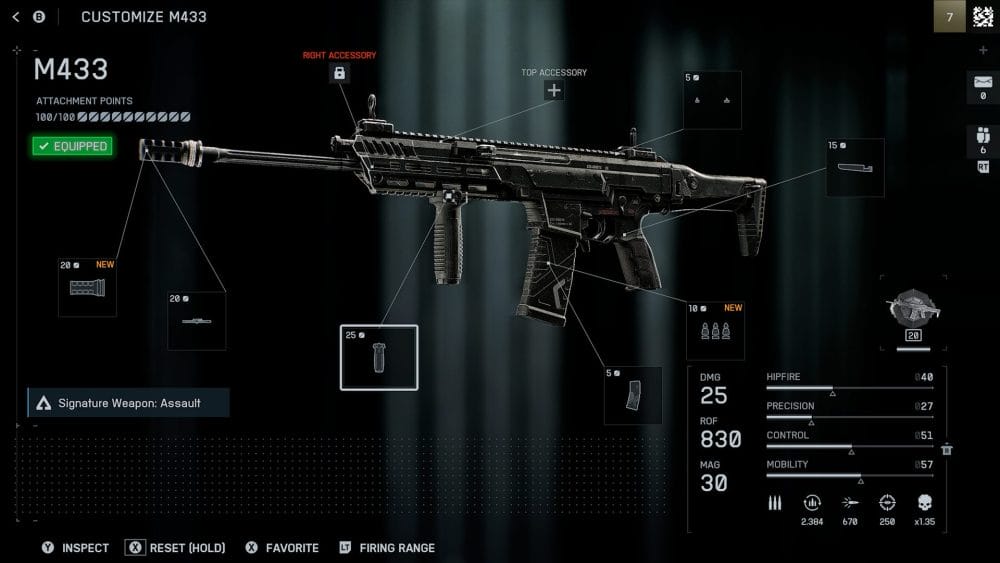
Task: Open the player emblem in top-right corner
Action: (x=983, y=16)
